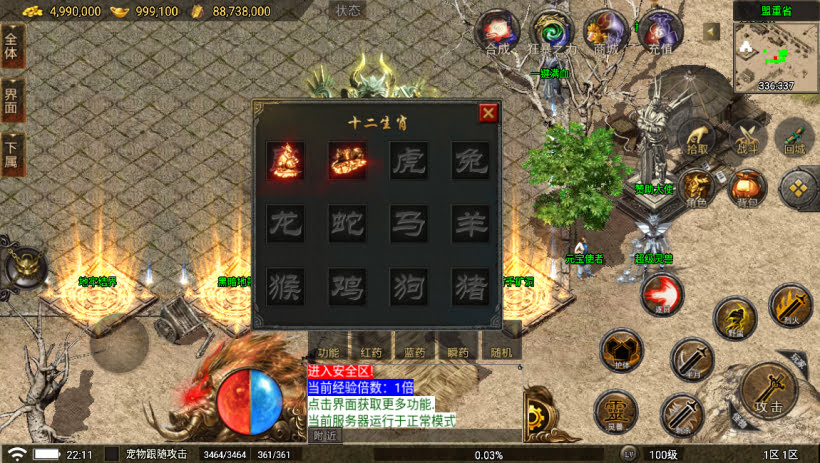Select the 全体 tab on left edge
820x463 pixels.
(x=11, y=45)
